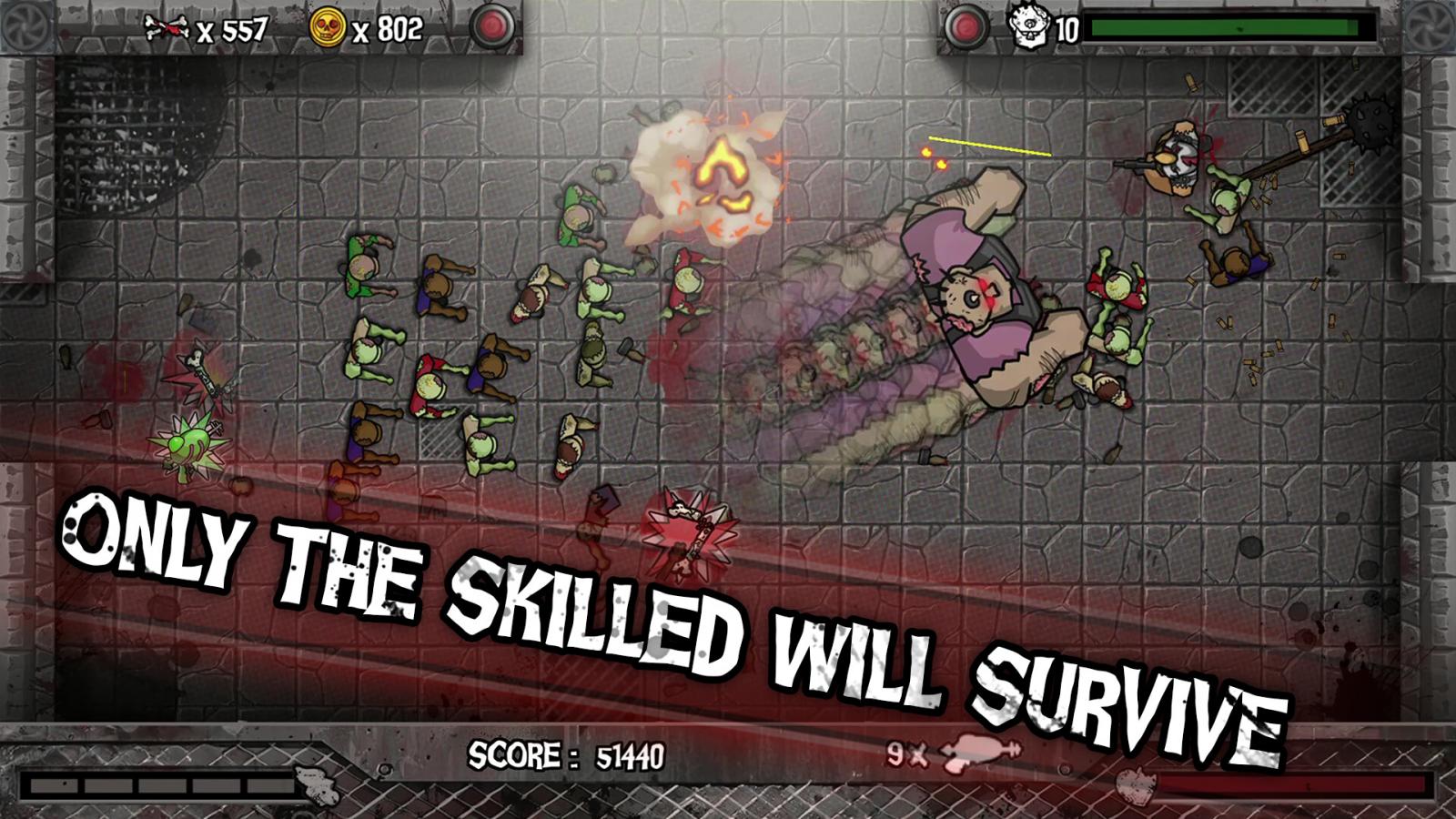Click the red button beside the zombie counter

point(966,26)
